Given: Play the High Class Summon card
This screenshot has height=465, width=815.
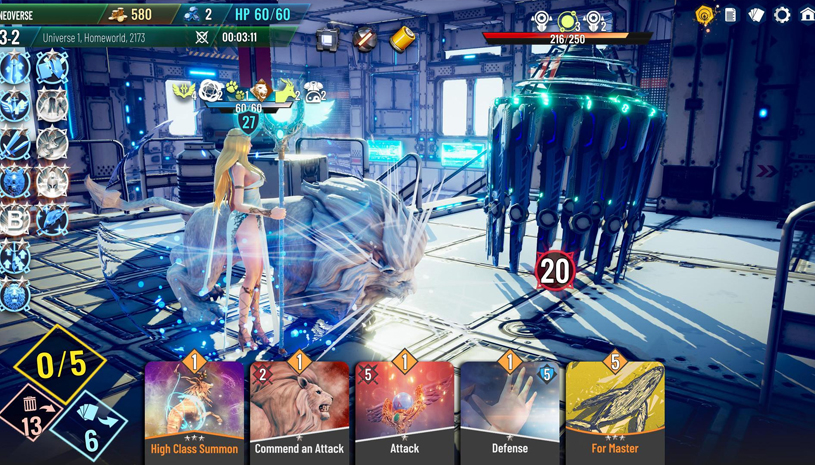Looking at the screenshot, I should (x=194, y=412).
